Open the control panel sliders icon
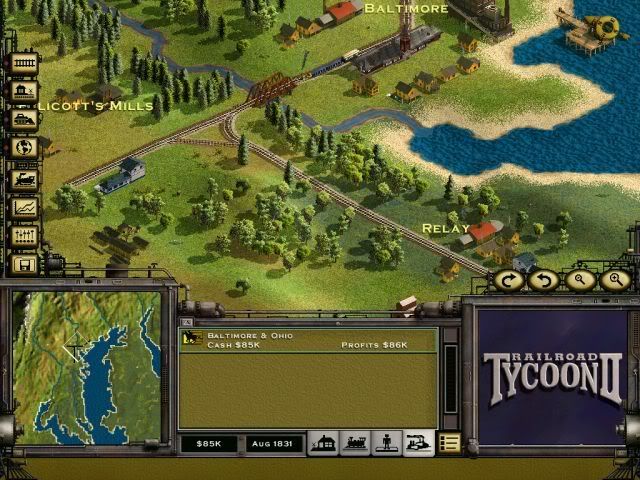 pyautogui.click(x=24, y=236)
